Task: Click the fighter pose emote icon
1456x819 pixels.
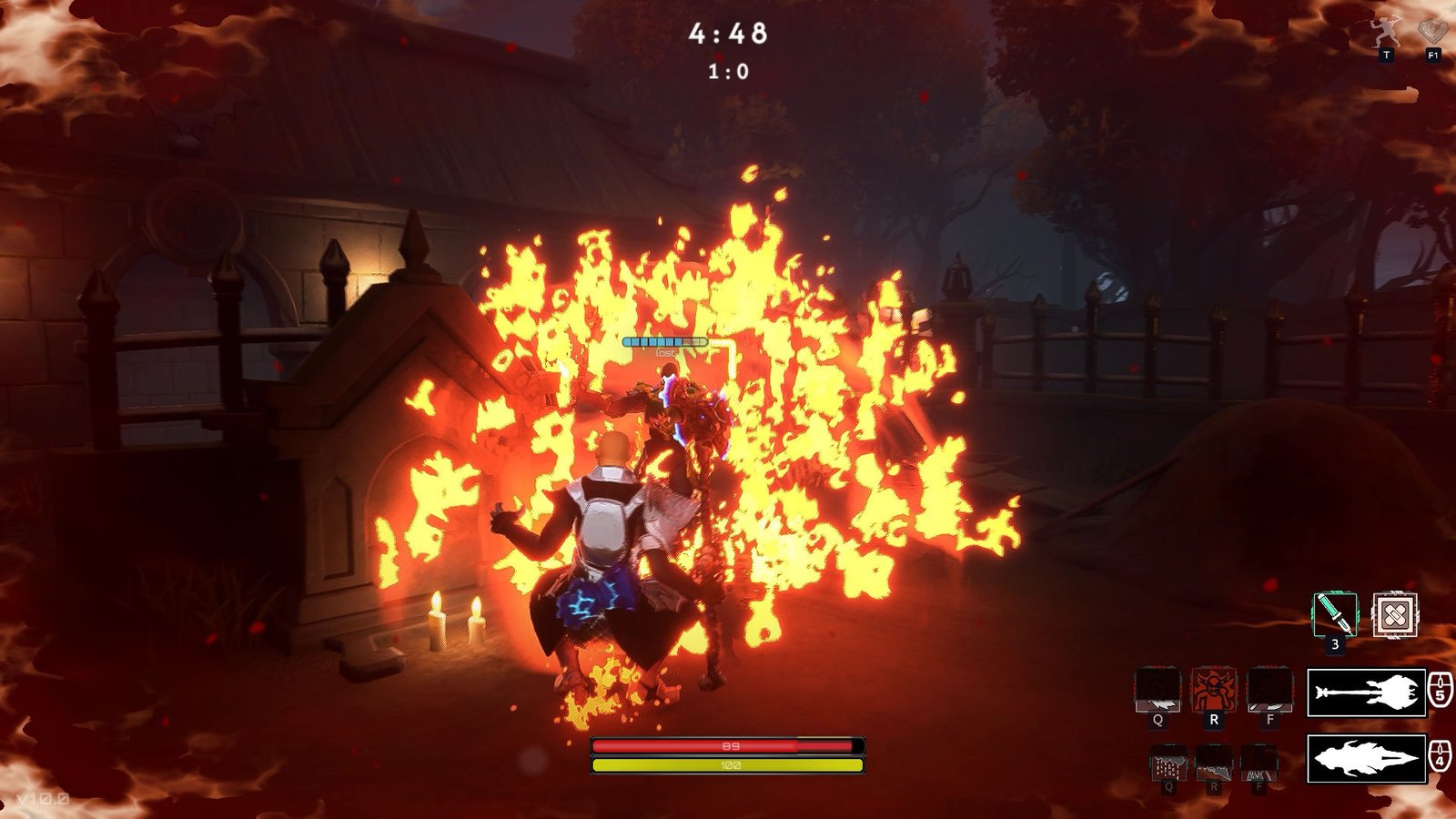Action: pyautogui.click(x=1386, y=34)
